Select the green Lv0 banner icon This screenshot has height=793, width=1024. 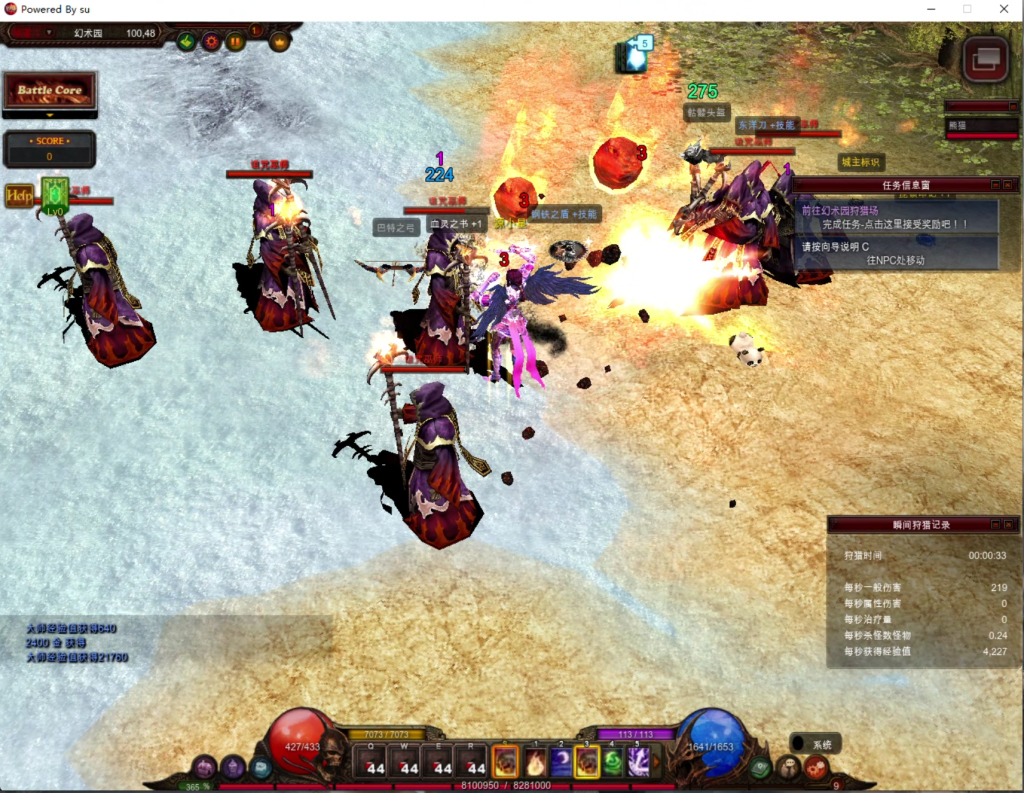pyautogui.click(x=55, y=194)
